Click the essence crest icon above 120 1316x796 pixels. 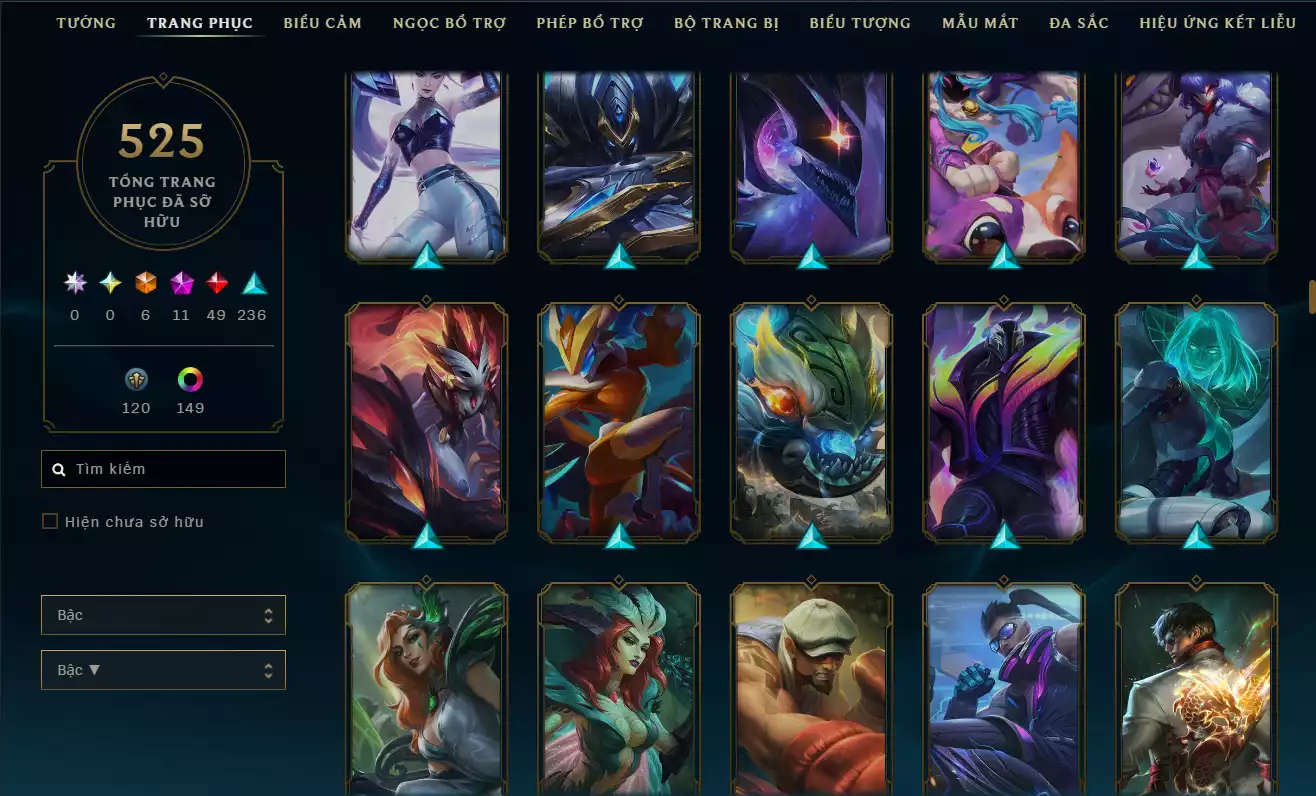click(x=136, y=380)
